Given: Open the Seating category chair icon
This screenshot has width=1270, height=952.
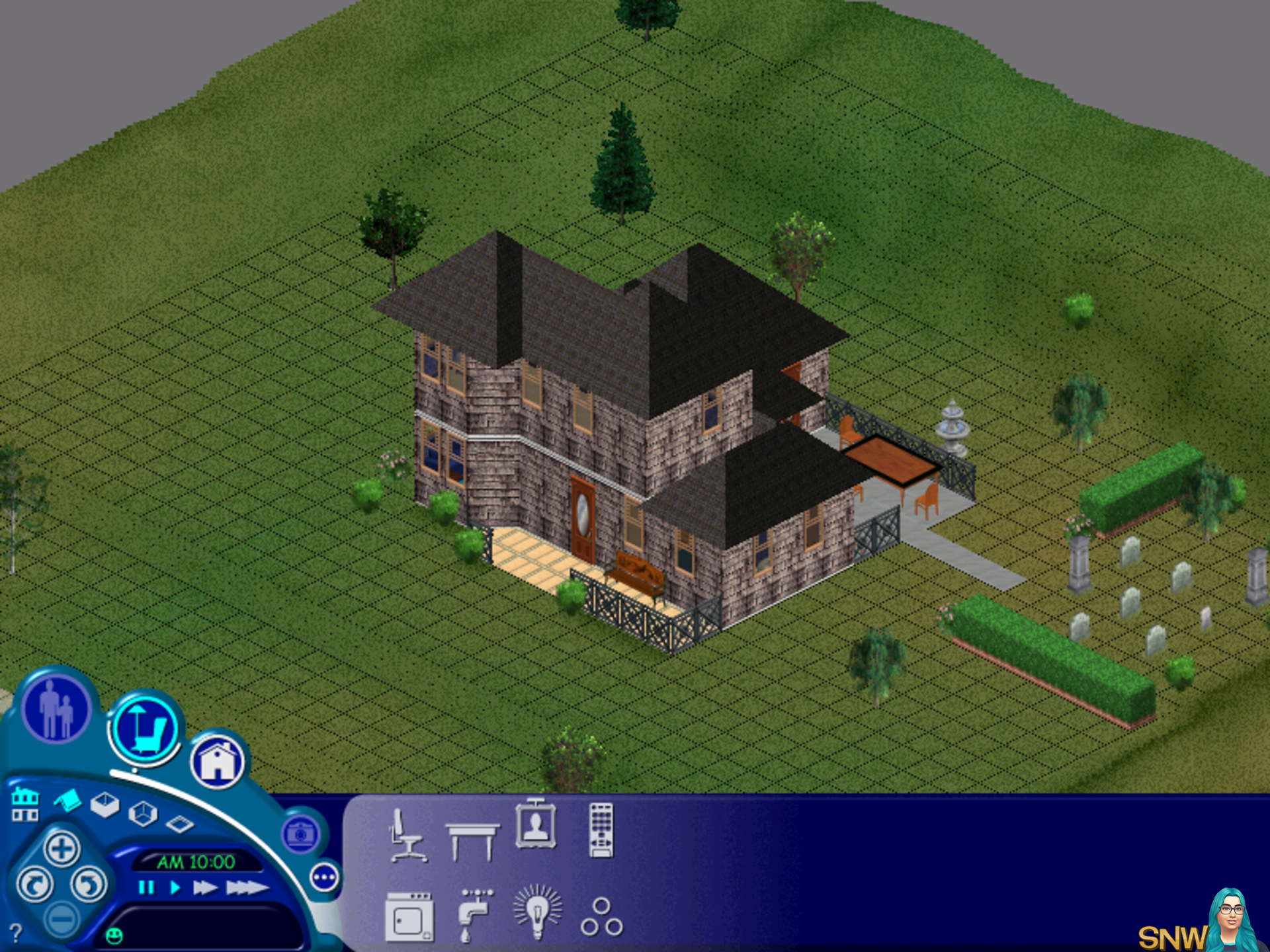Looking at the screenshot, I should [407, 835].
